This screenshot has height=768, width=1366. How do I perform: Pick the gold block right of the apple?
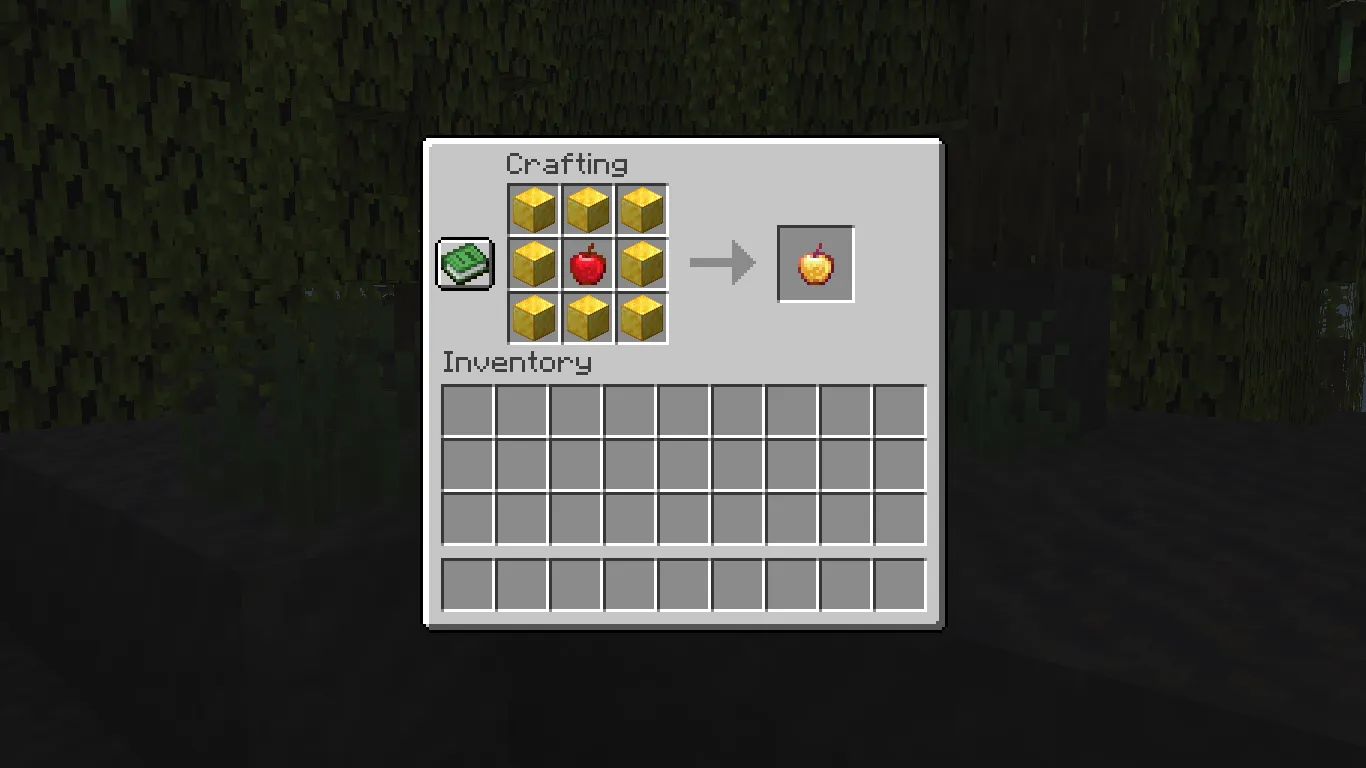click(x=641, y=263)
